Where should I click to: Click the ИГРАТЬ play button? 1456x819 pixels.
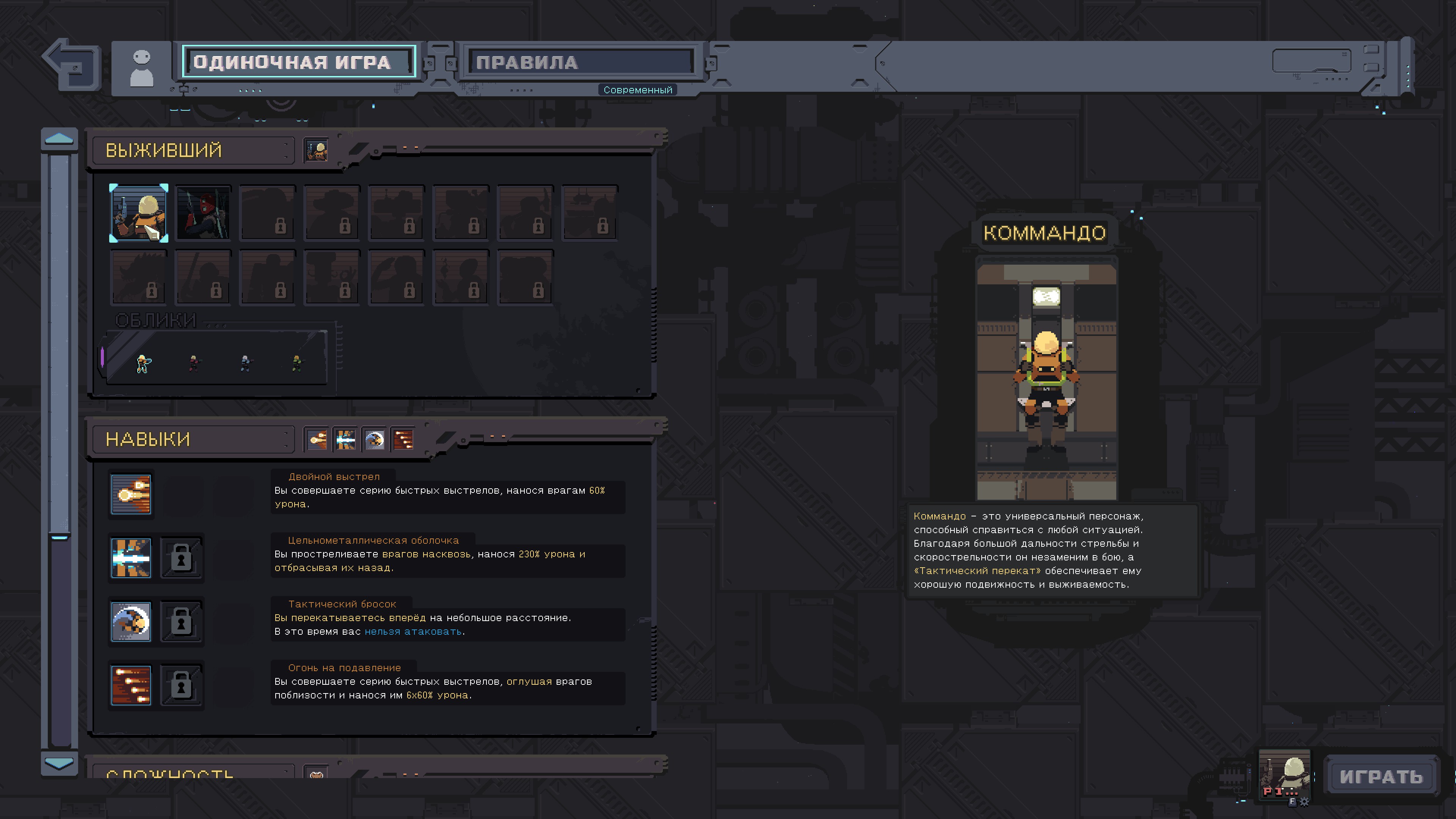click(1381, 777)
